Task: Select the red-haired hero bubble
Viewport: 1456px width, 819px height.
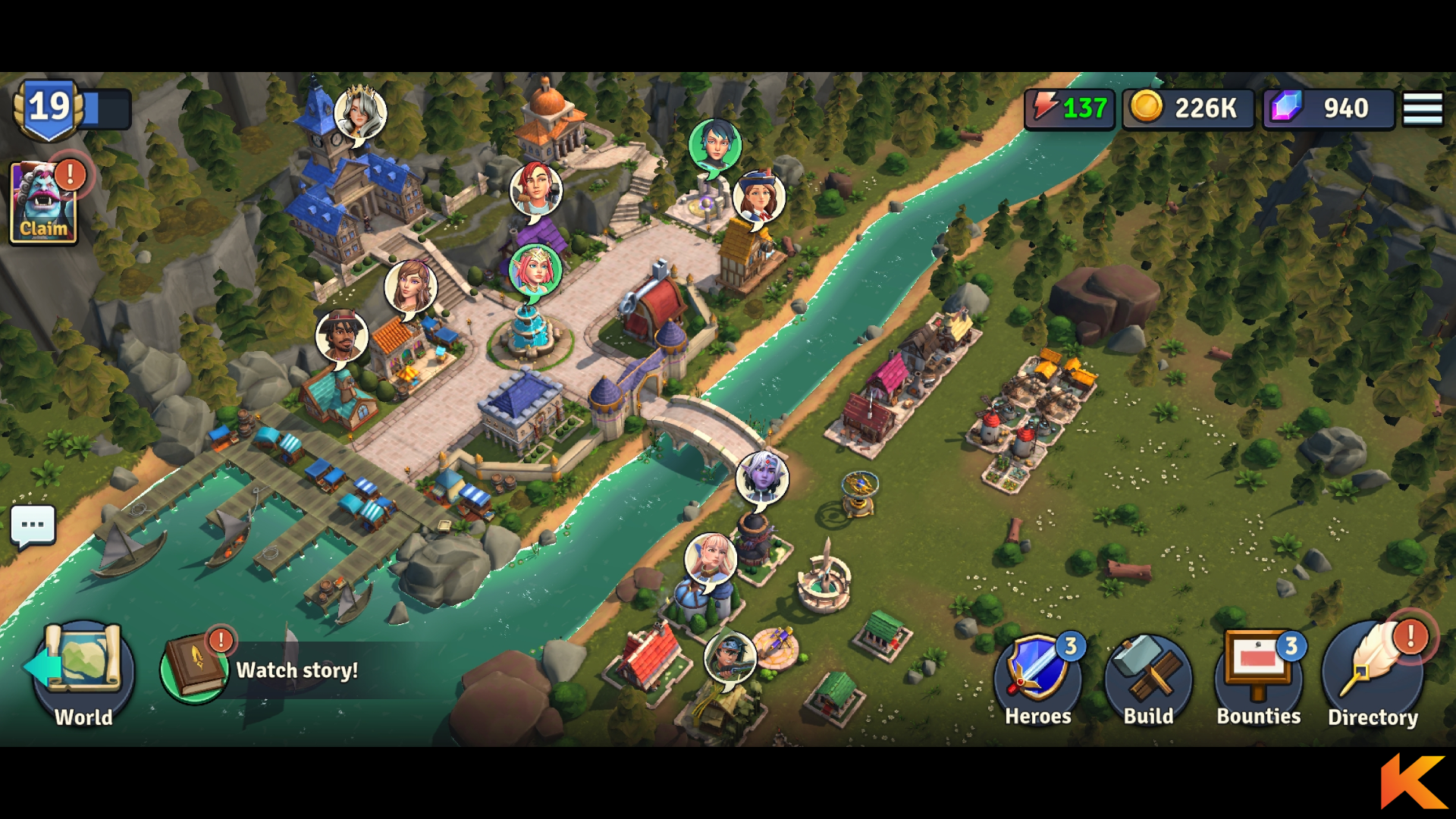Action: coord(535,190)
